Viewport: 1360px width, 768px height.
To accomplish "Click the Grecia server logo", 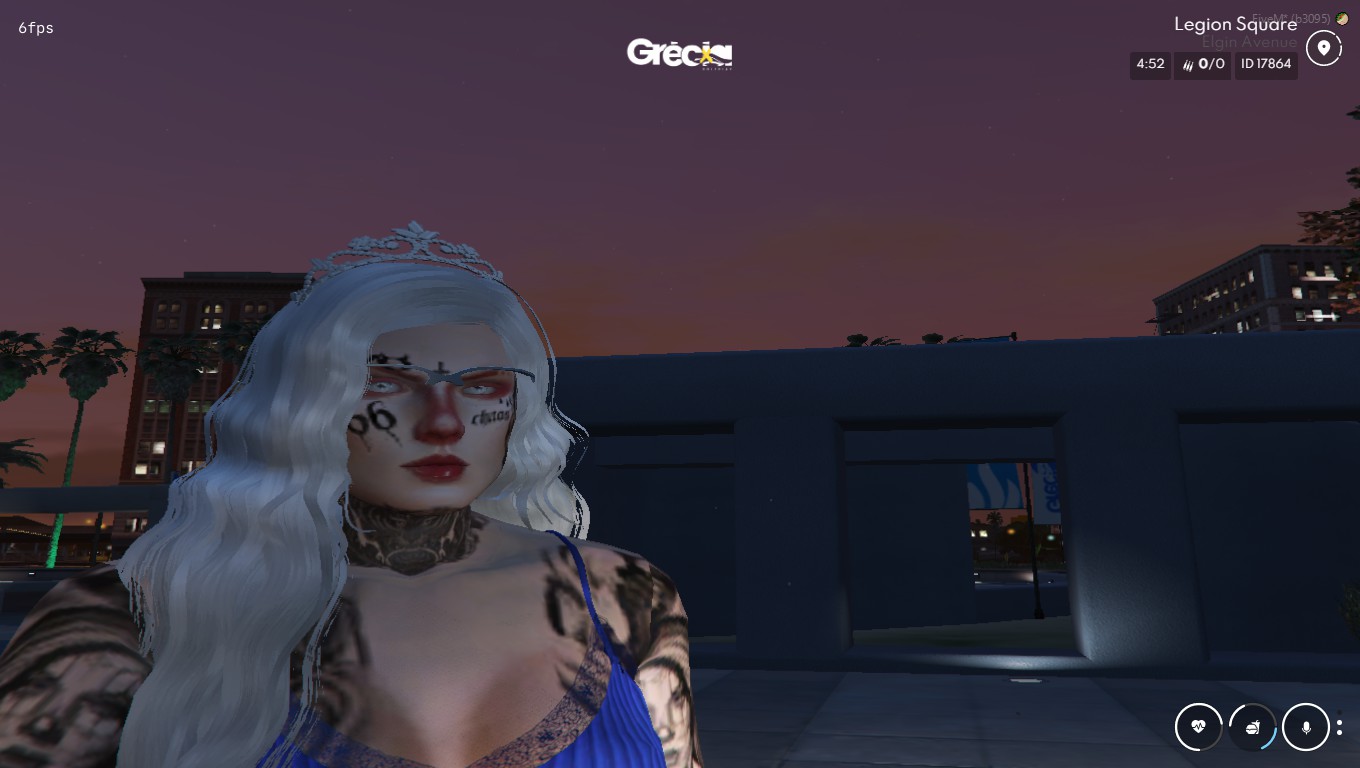I will click(x=680, y=53).
